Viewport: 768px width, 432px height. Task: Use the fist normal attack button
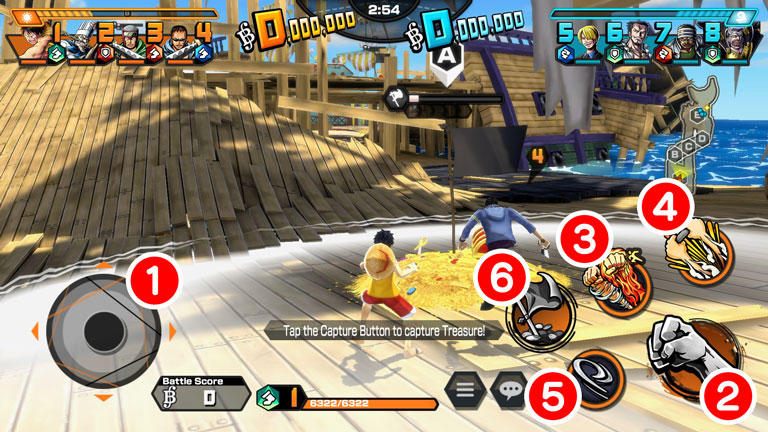click(694, 352)
